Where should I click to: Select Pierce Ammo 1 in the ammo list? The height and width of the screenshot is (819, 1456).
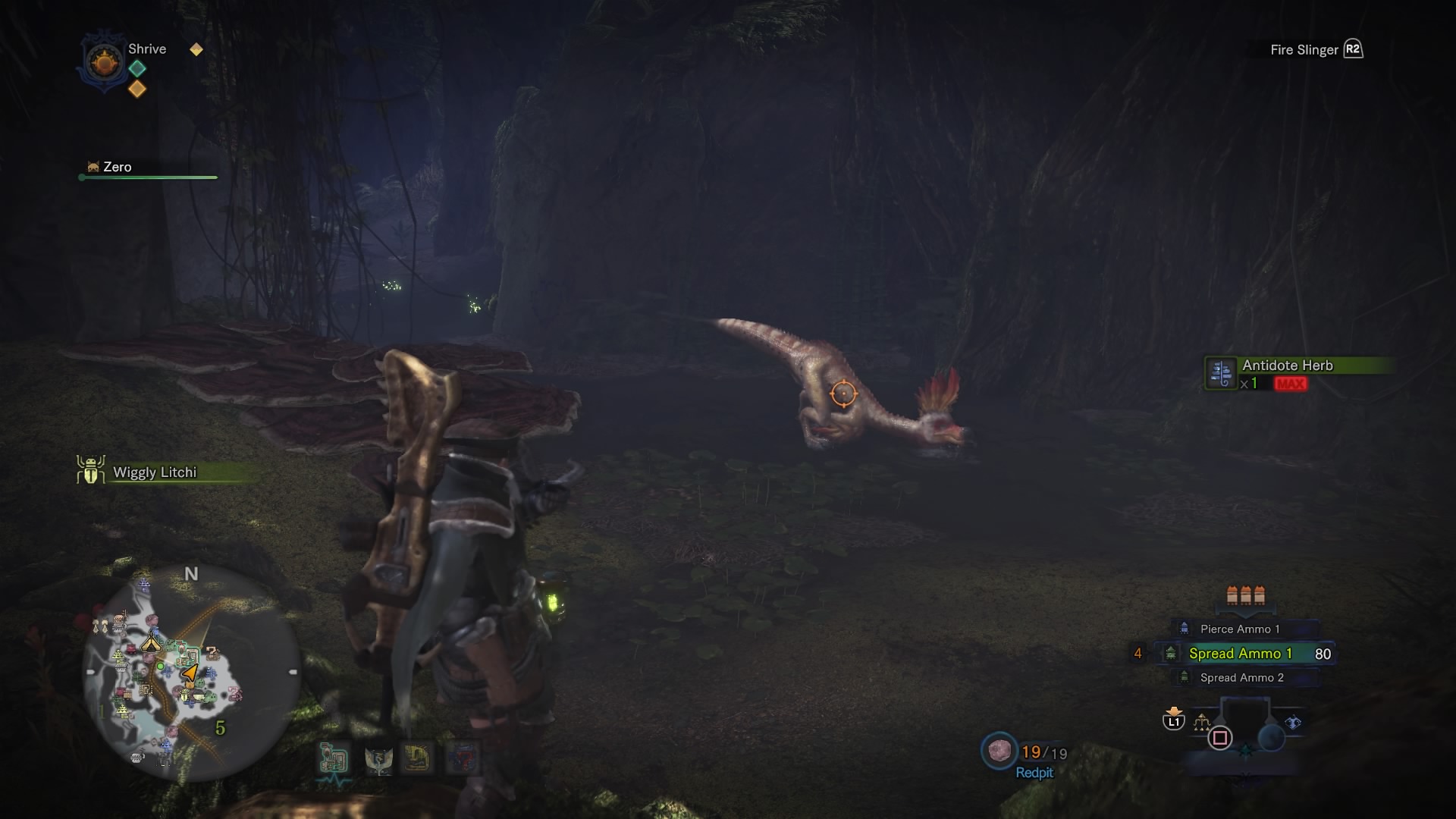1239,629
